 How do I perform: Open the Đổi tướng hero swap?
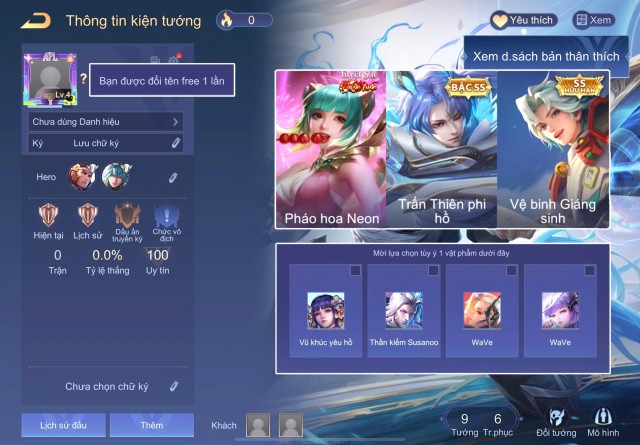click(556, 422)
